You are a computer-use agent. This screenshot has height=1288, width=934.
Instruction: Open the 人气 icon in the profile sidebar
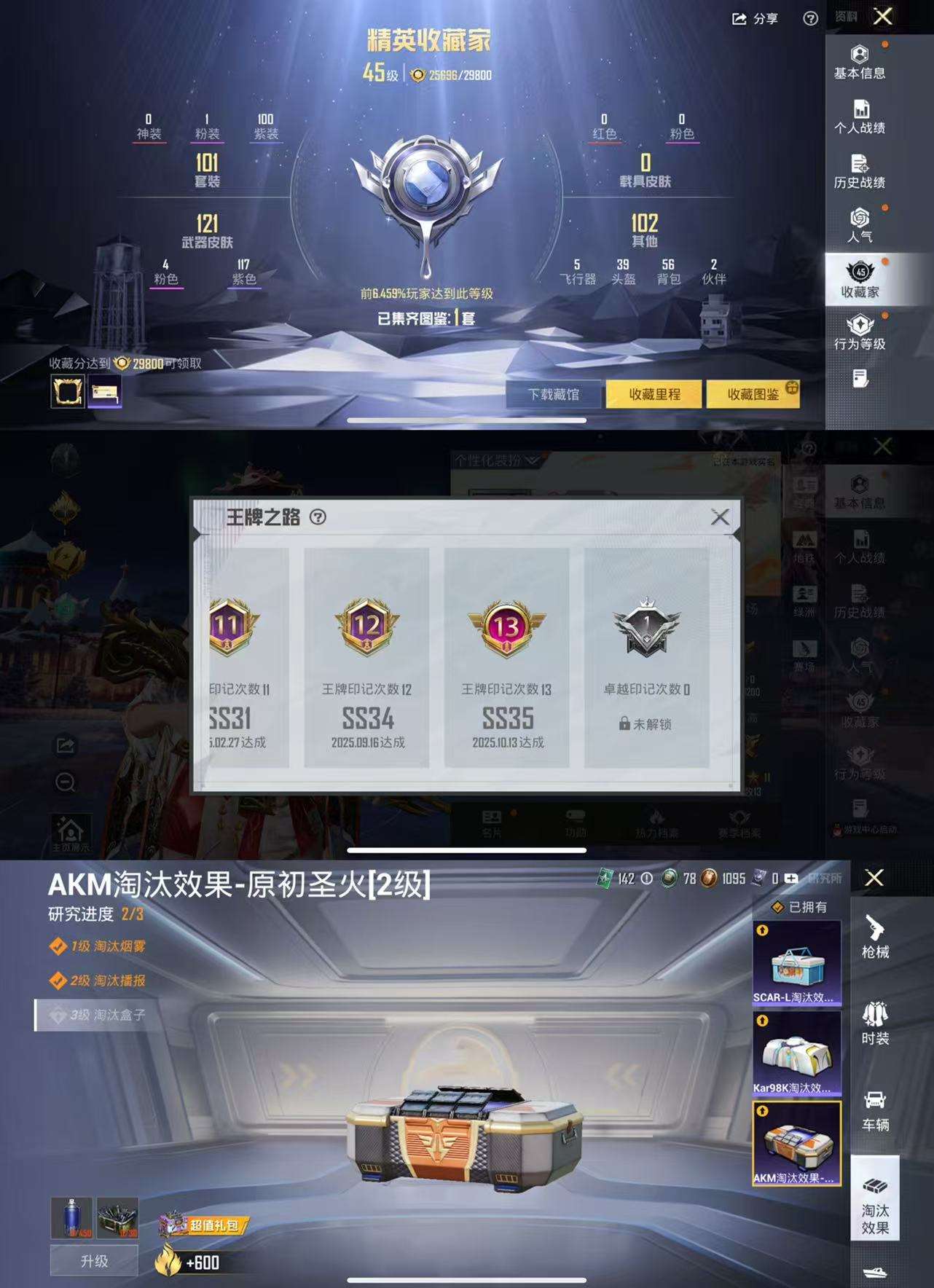[860, 226]
